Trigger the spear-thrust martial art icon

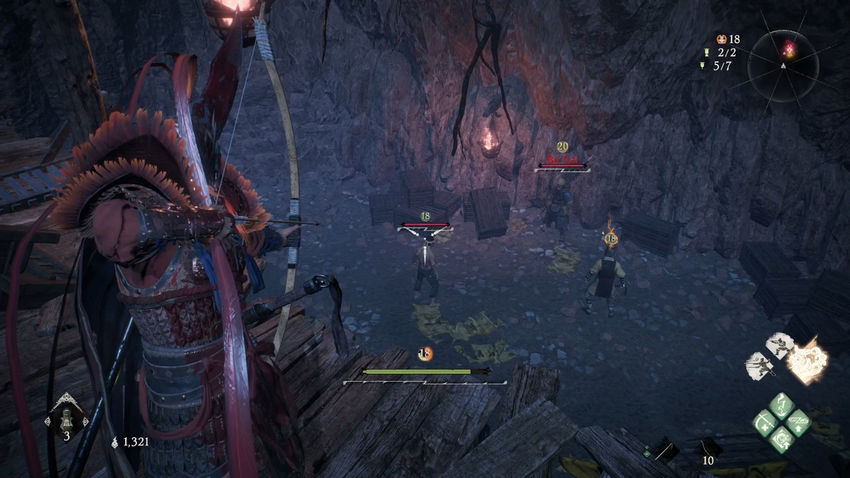[x=759, y=366]
